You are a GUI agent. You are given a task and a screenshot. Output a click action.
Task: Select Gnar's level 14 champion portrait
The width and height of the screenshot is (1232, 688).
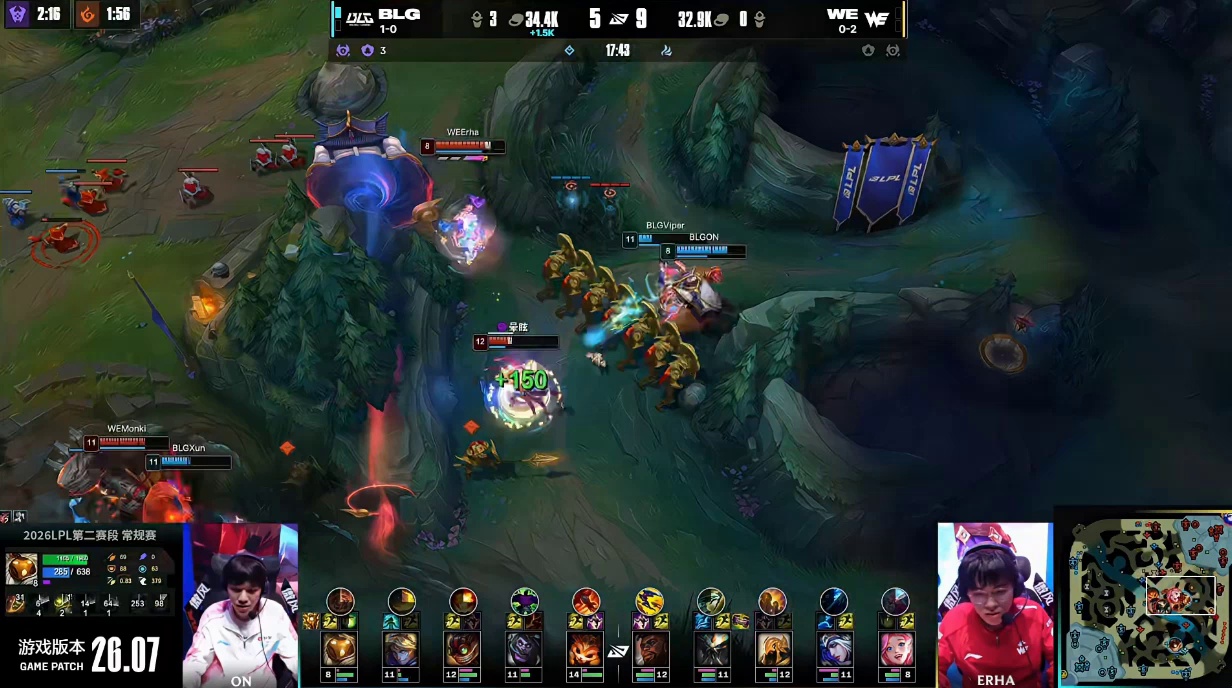586,650
